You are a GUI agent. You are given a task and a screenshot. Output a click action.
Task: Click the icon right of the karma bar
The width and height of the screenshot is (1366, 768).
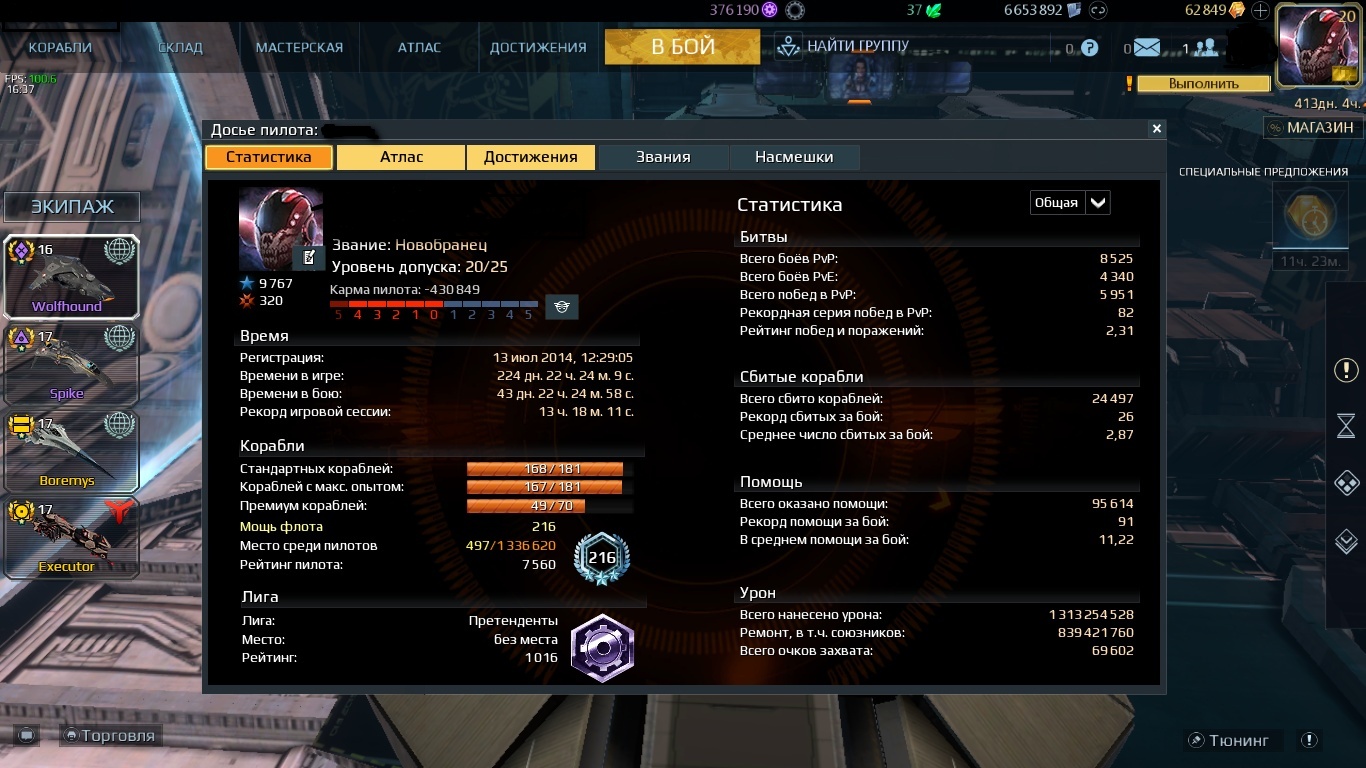tap(562, 306)
